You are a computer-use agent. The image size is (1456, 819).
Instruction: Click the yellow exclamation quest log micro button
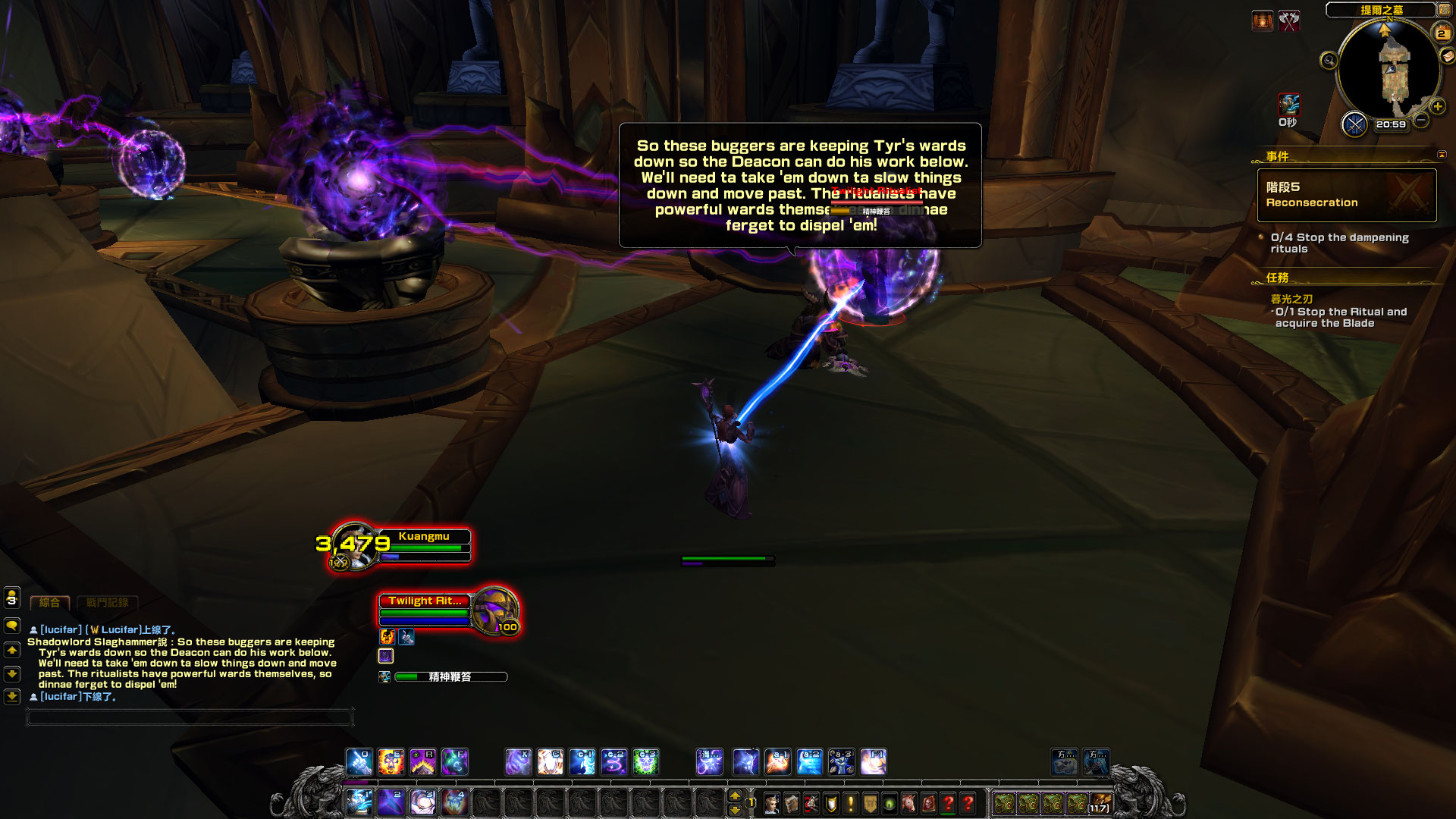click(851, 803)
